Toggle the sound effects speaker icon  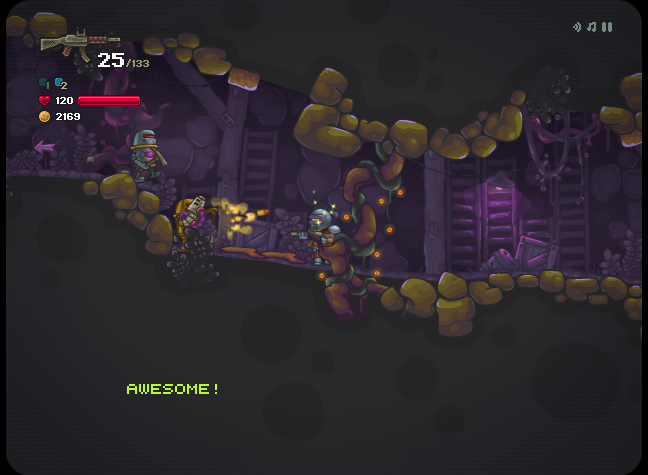click(577, 27)
